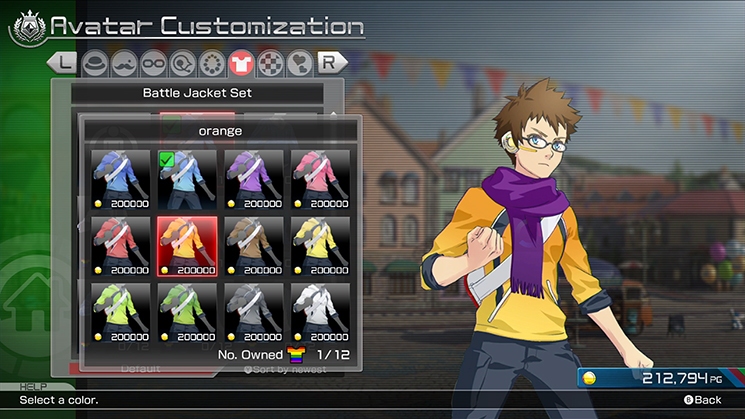Choose the white jacket color
The height and width of the screenshot is (419, 745).
point(320,311)
